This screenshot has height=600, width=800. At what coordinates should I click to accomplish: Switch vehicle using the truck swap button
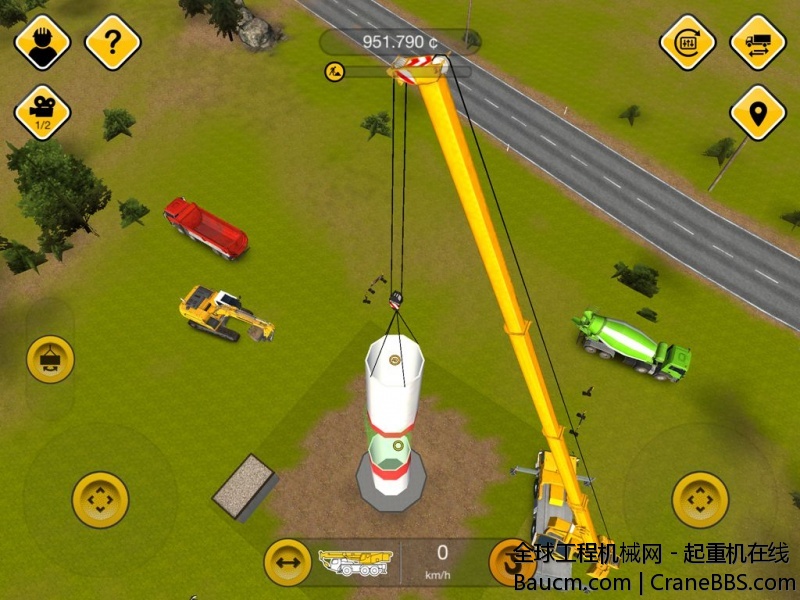(758, 42)
